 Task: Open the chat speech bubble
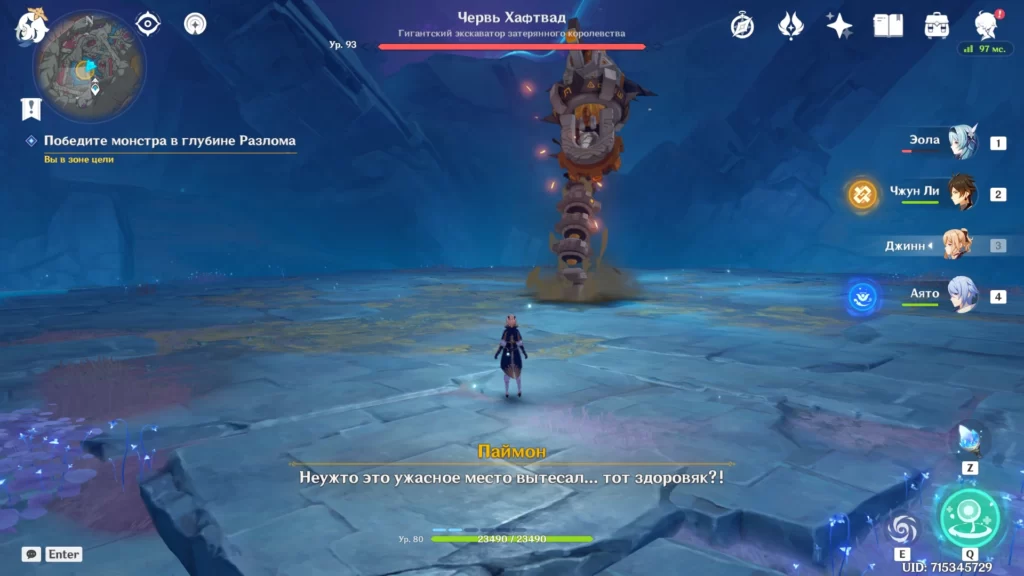coord(31,554)
